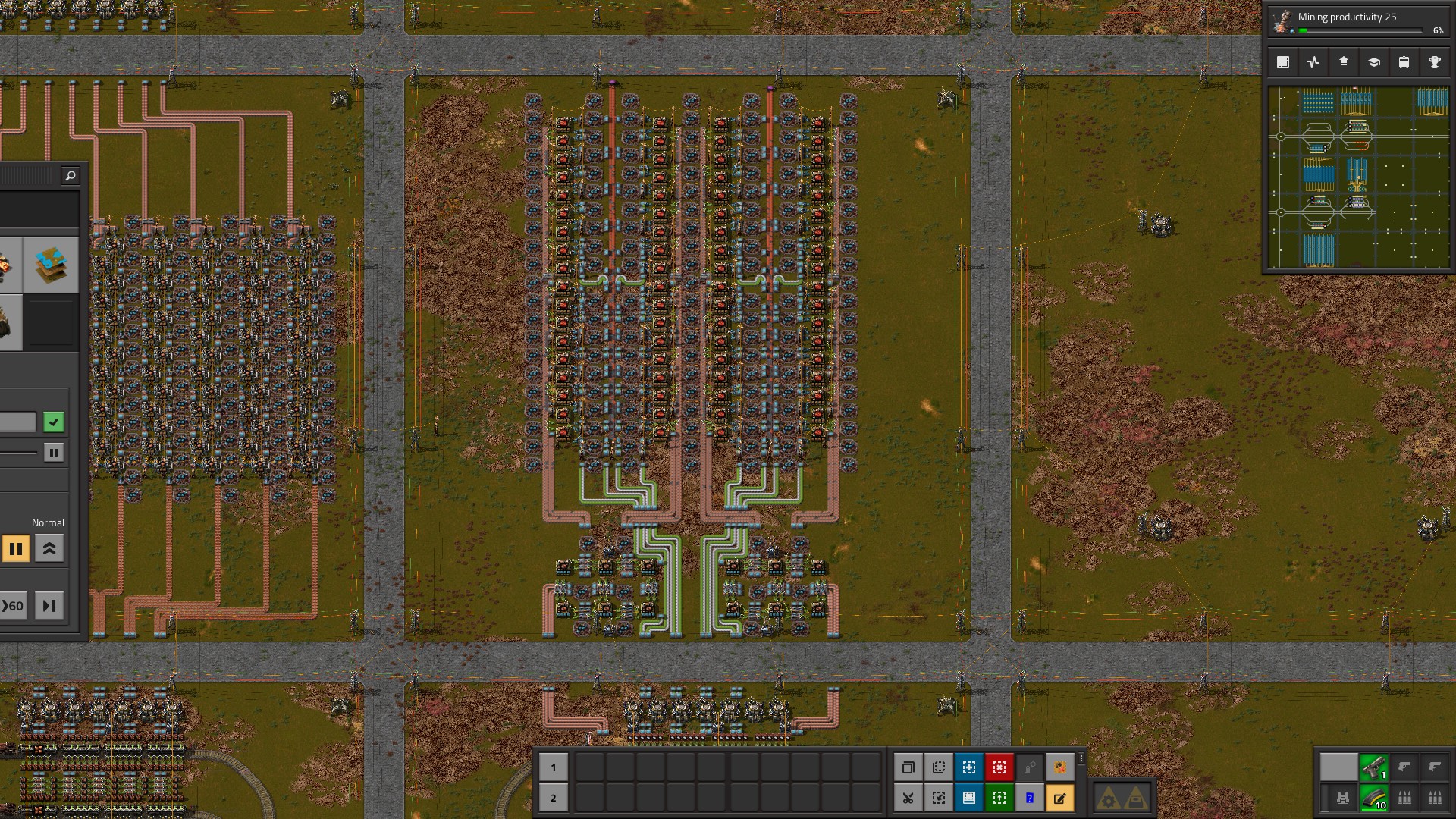1456x819 pixels.
Task: Create a new upgrade planner
Action: 999,797
